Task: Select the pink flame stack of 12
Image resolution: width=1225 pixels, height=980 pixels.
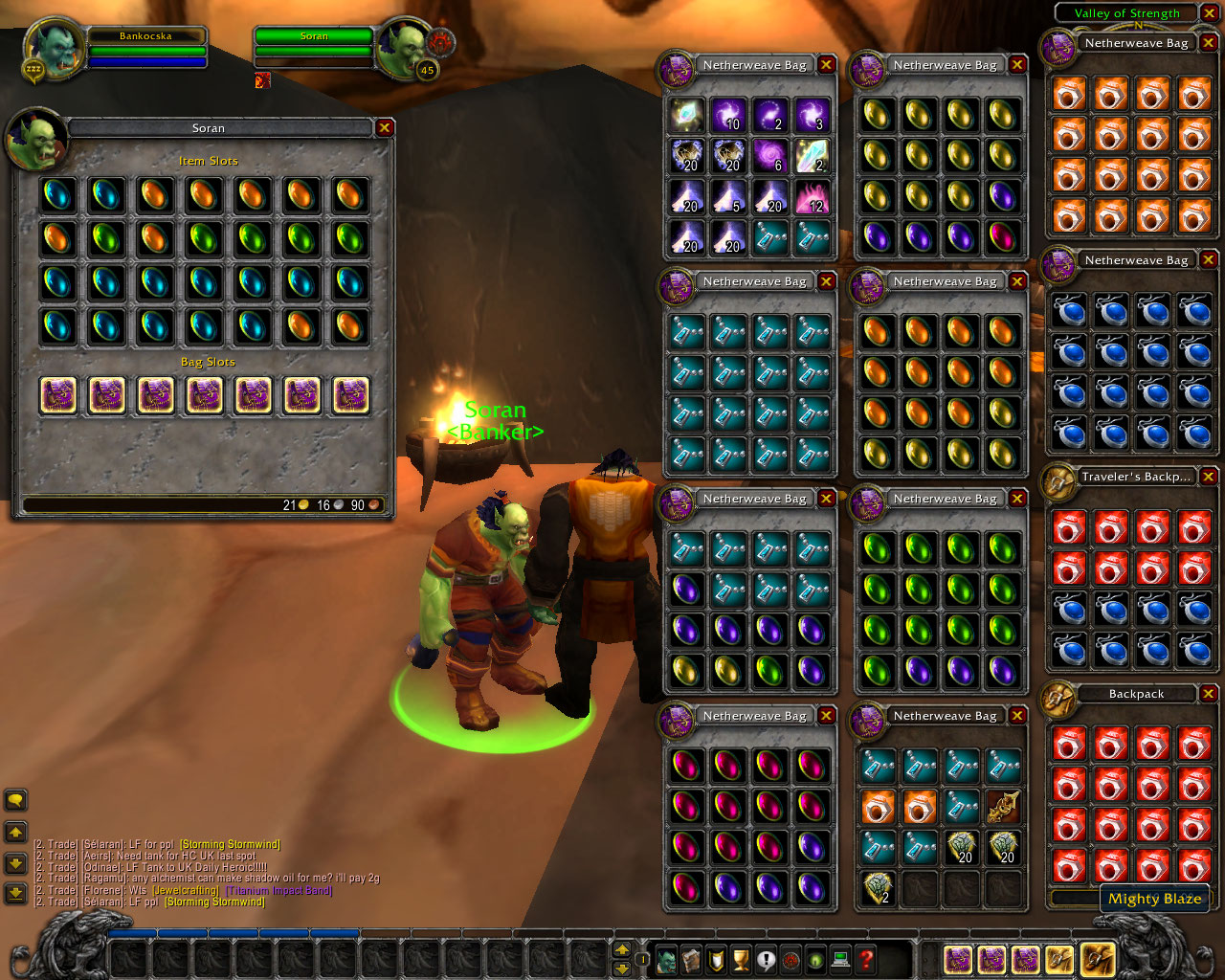Action: [813, 196]
